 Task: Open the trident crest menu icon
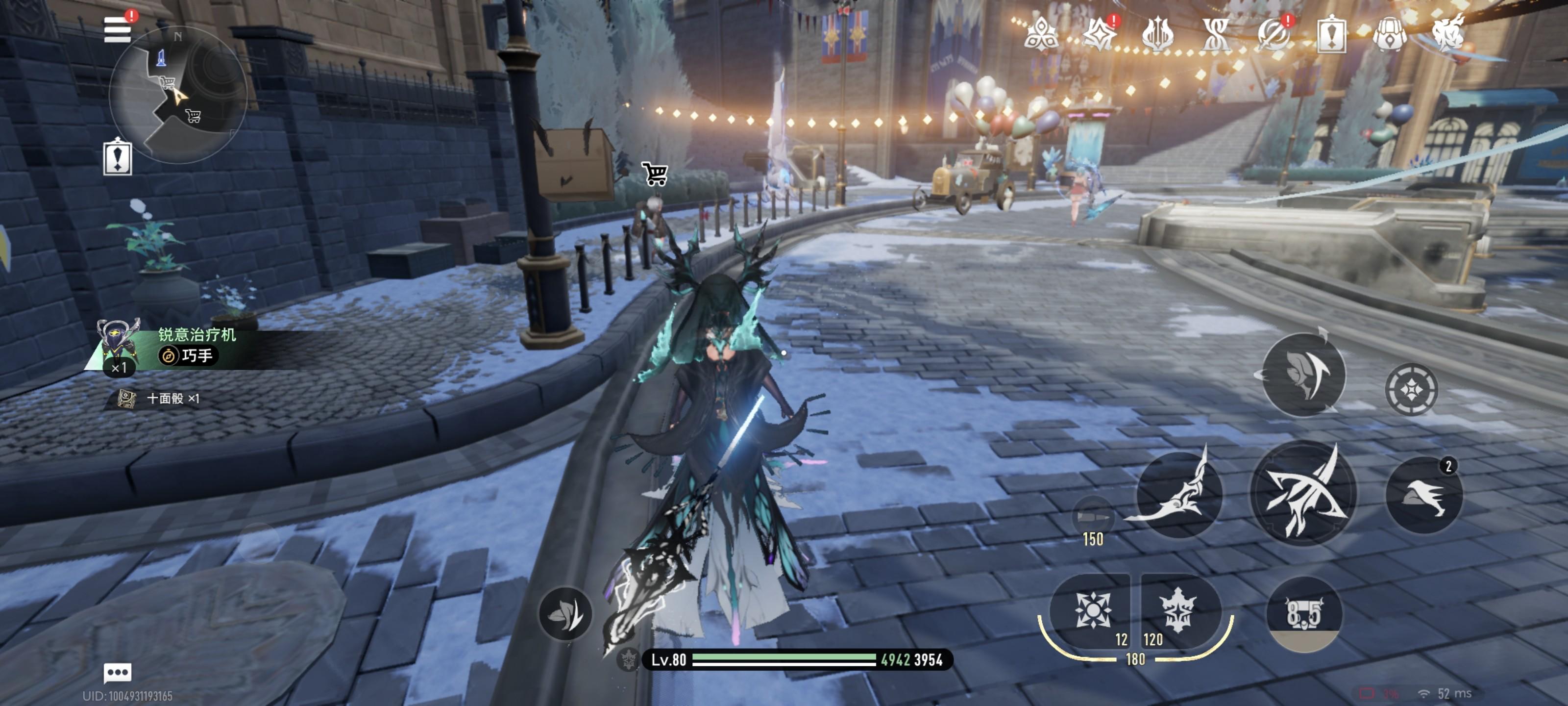1157,34
